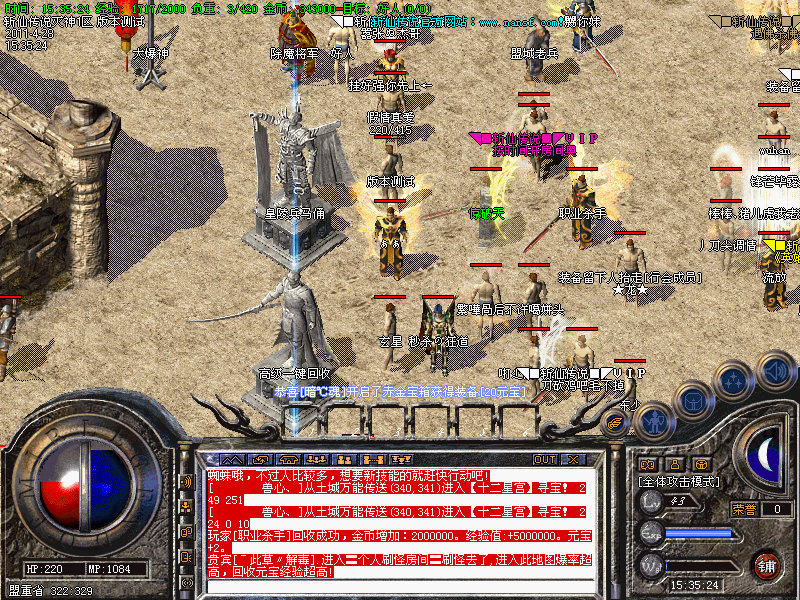800x600 pixels.
Task: Click the small winged orange icon button
Action: coord(613,423)
